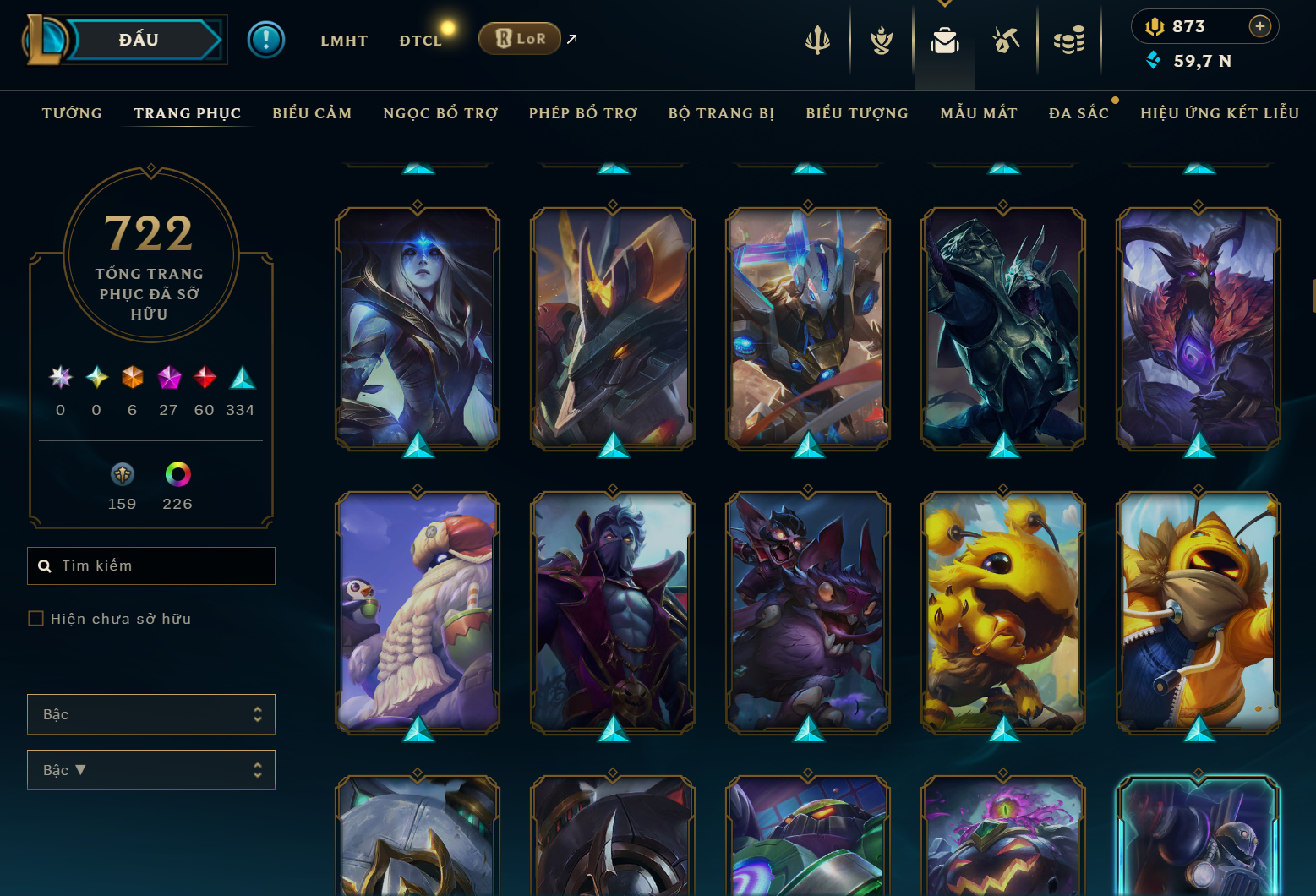Click the trident game mode icon
This screenshot has width=1316, height=896.
click(816, 38)
